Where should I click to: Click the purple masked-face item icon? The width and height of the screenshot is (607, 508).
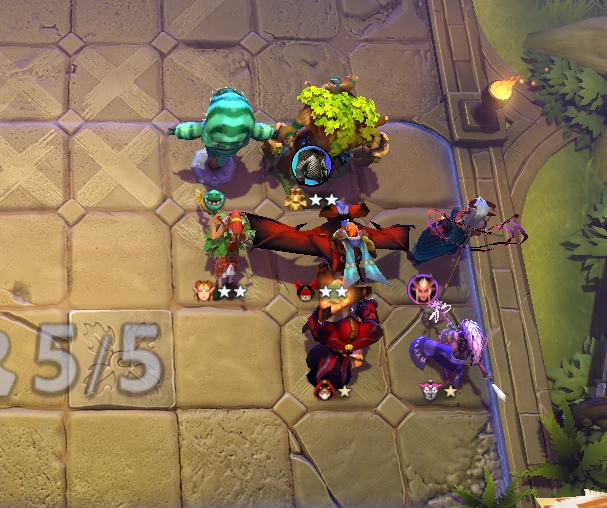point(422,290)
